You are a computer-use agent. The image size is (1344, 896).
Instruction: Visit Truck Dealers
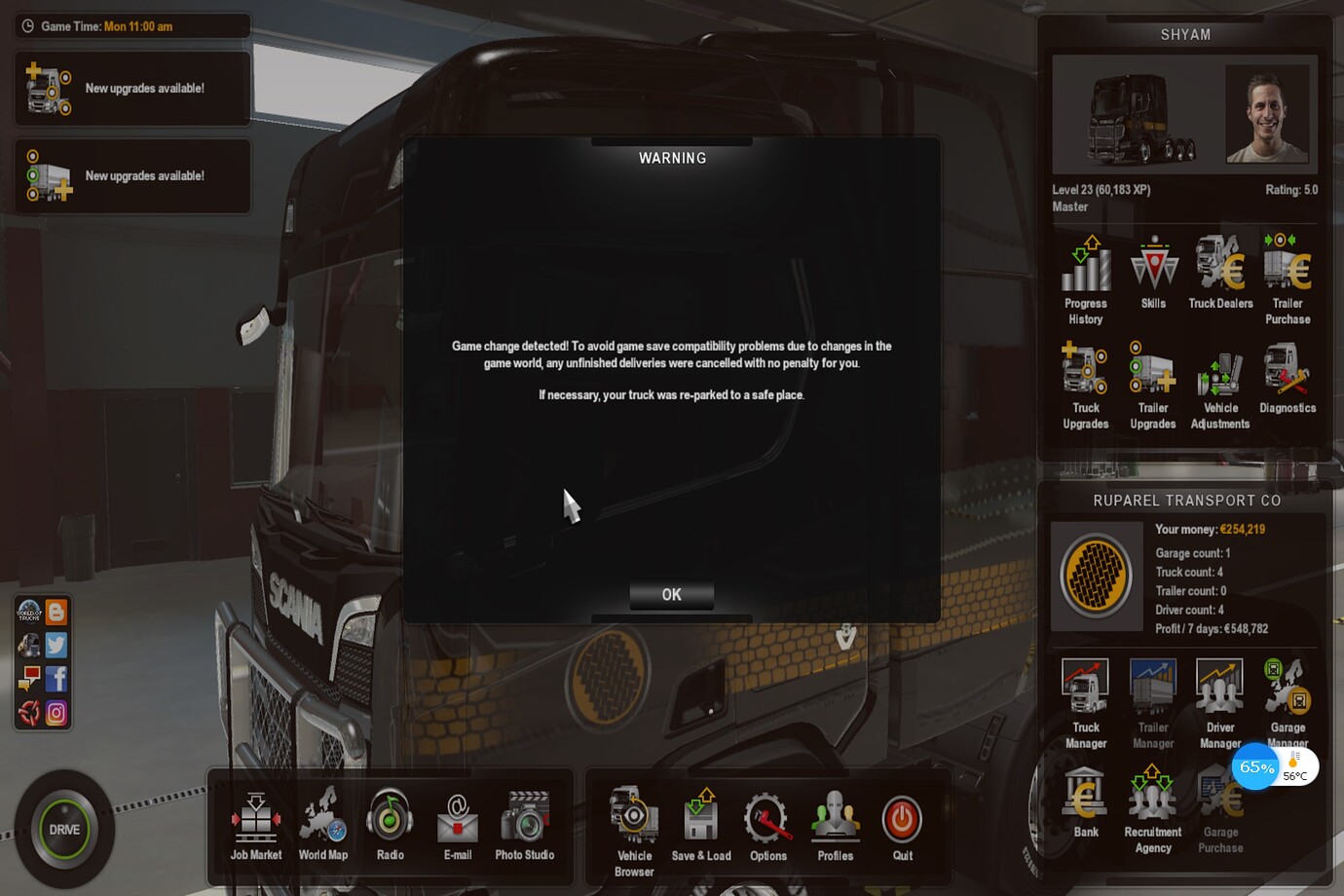[1220, 274]
